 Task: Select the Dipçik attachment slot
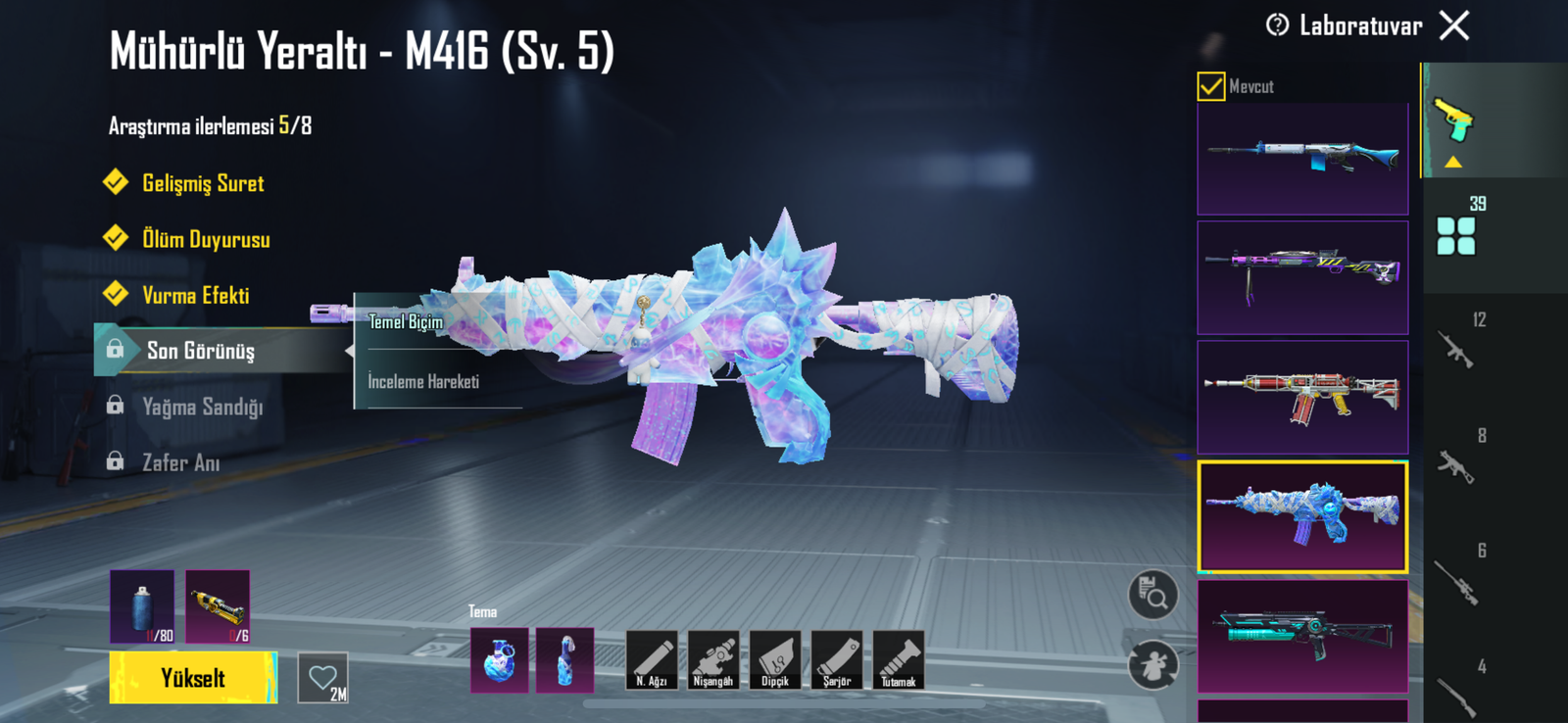(775, 659)
